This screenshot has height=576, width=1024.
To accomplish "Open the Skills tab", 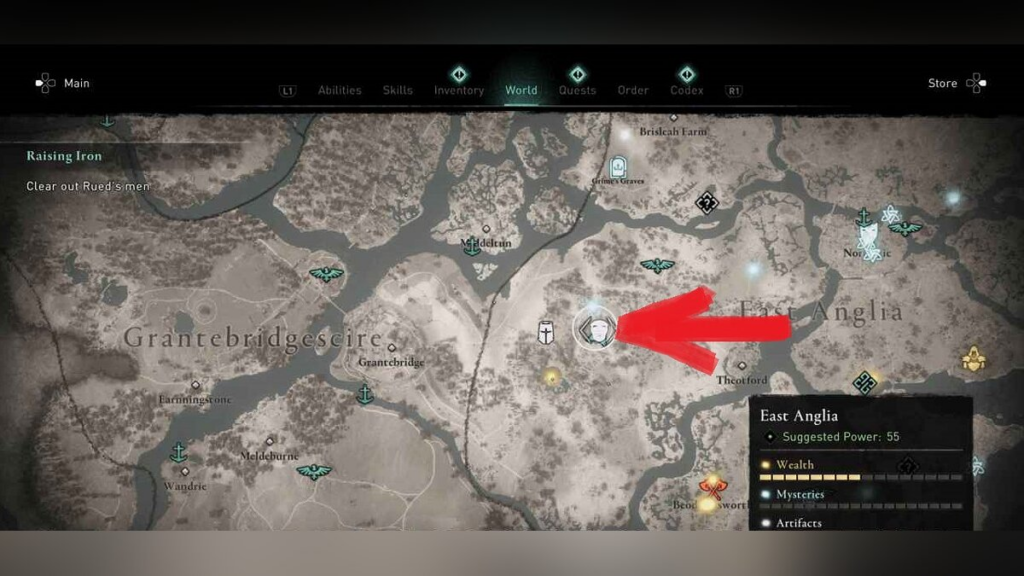I will pos(397,90).
